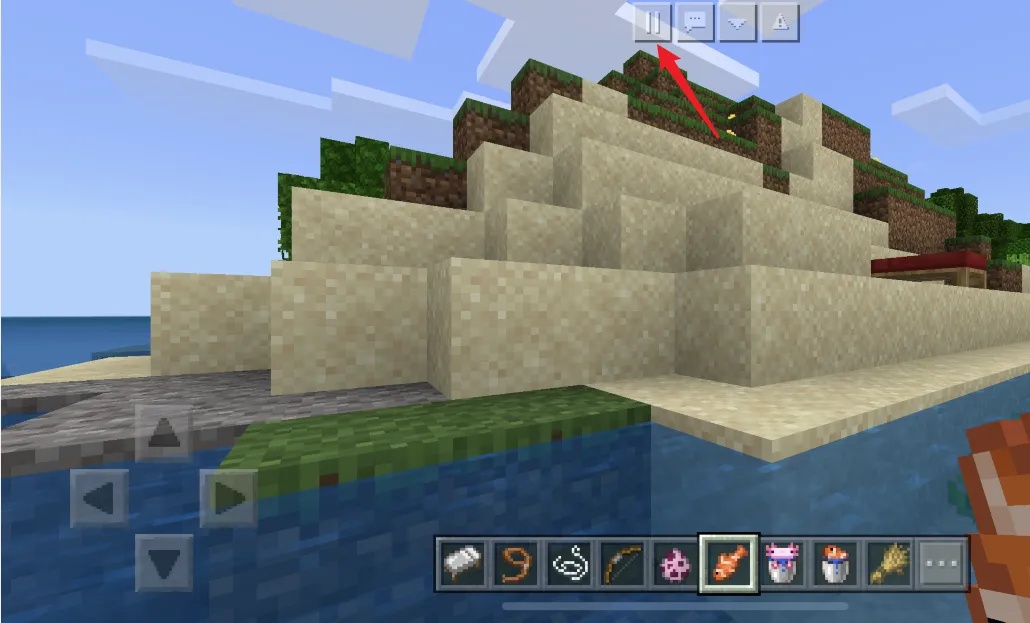Image resolution: width=1030 pixels, height=623 pixels.
Task: Tap the move forward arrow
Action: (x=164, y=433)
